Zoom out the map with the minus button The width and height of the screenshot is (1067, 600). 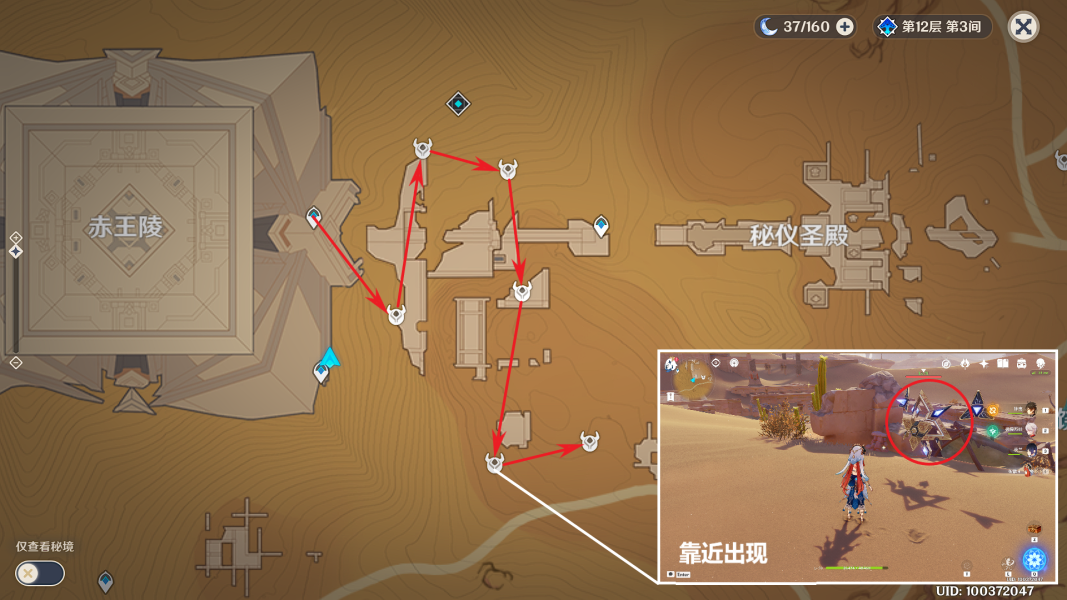coord(16,362)
